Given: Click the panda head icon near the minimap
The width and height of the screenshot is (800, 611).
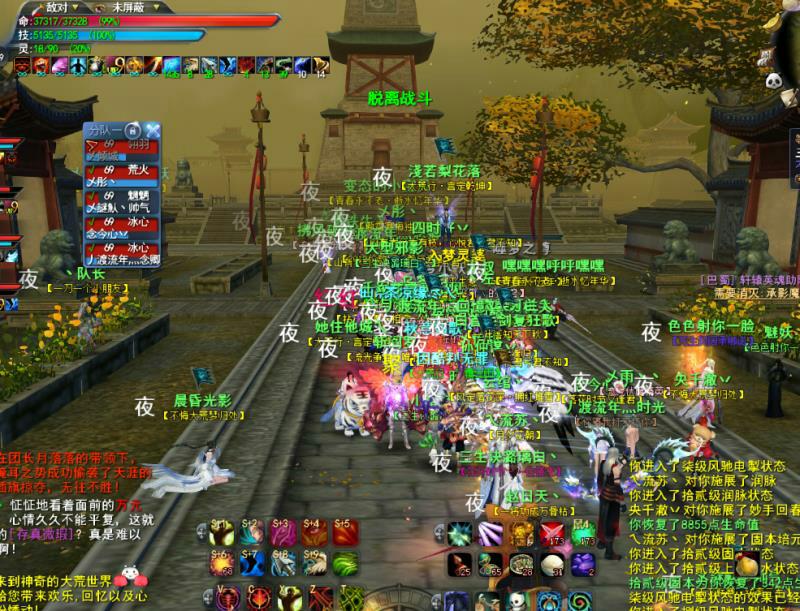Looking at the screenshot, I should click(x=774, y=81).
